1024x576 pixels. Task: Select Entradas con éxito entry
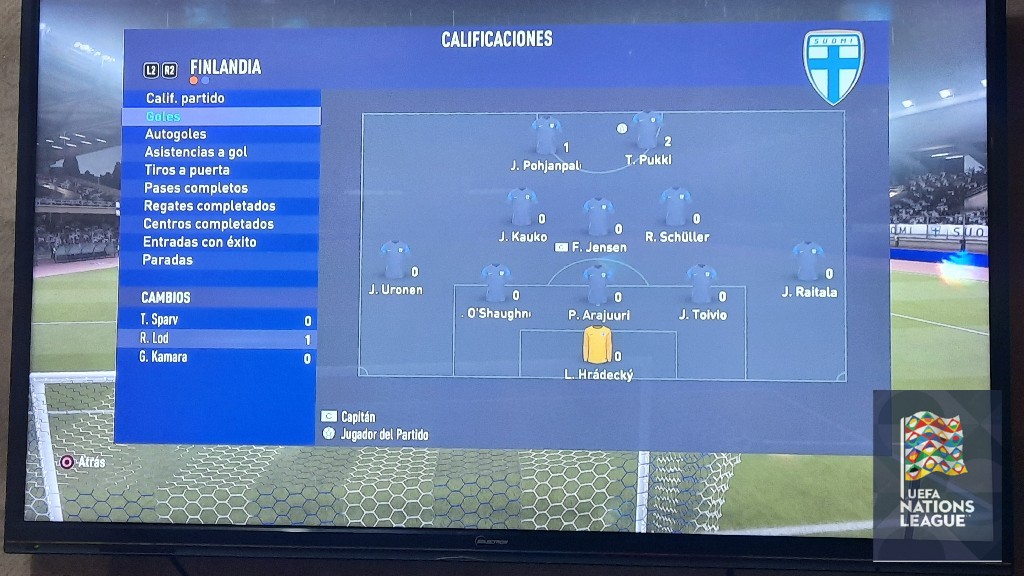tap(200, 242)
